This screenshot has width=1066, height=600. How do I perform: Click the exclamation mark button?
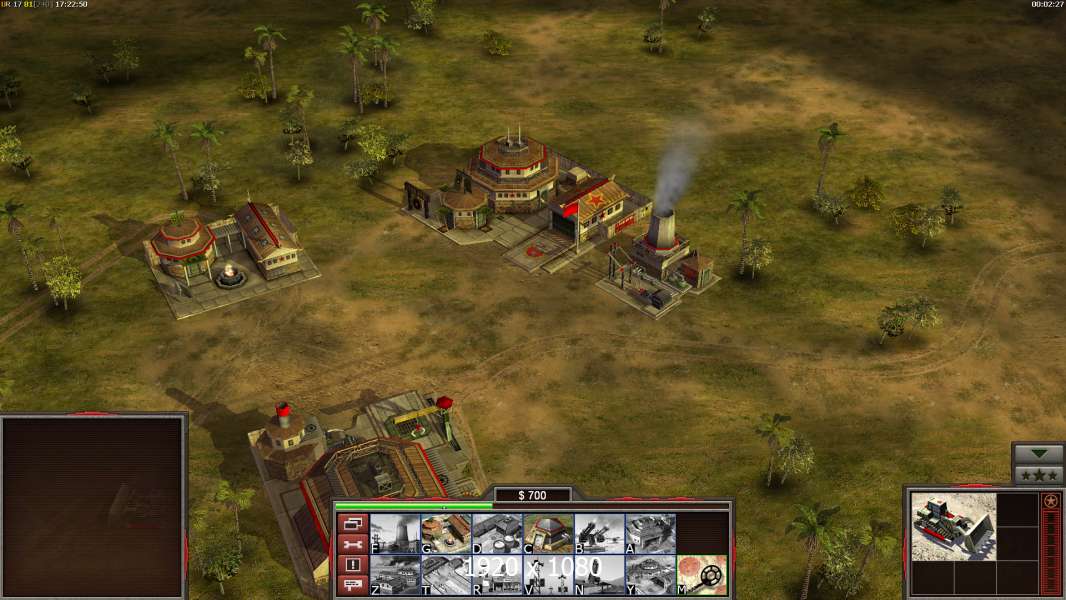[x=351, y=566]
